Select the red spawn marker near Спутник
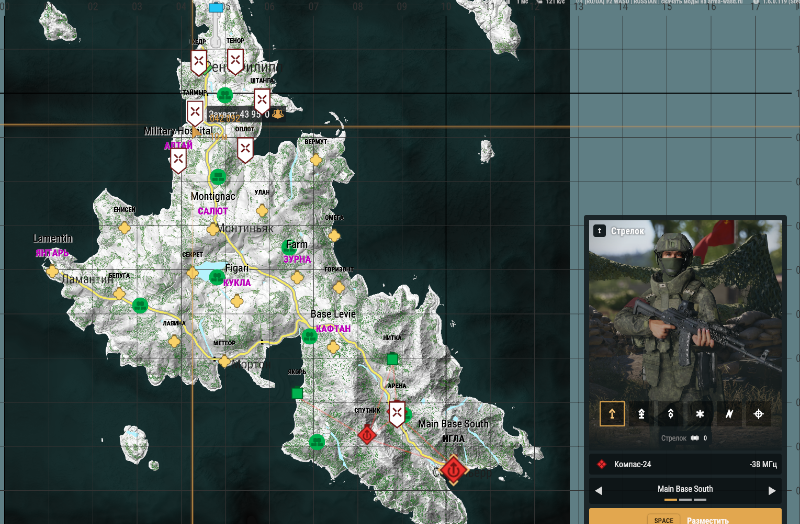The width and height of the screenshot is (800, 524). click(367, 435)
